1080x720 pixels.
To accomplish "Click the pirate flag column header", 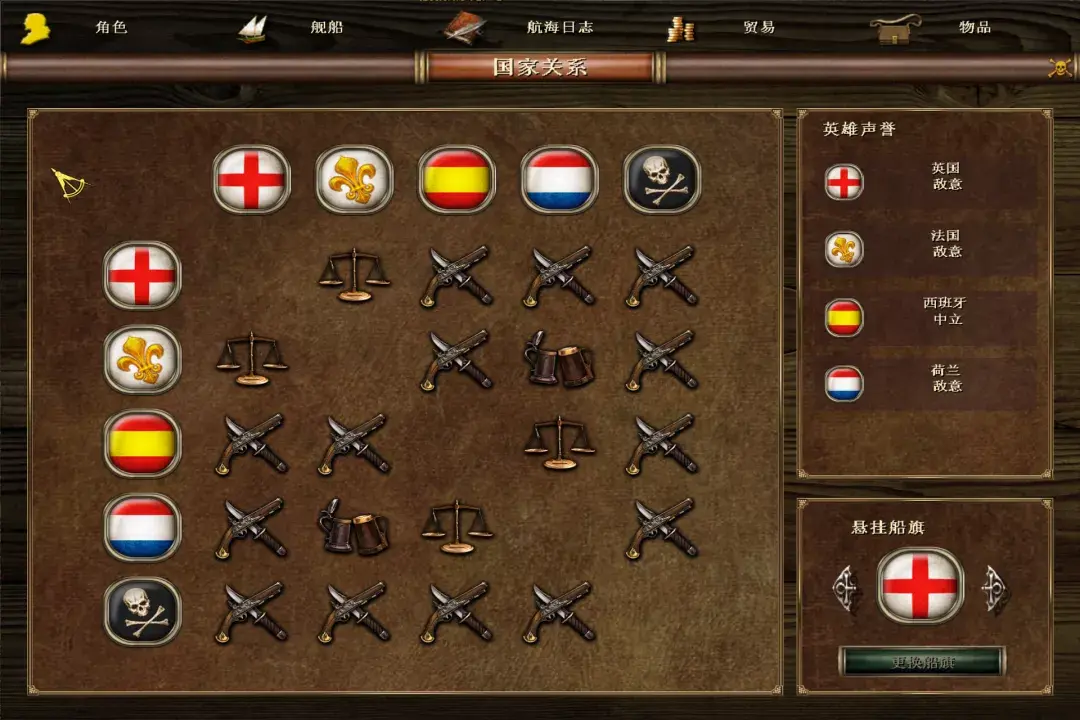I will point(662,180).
